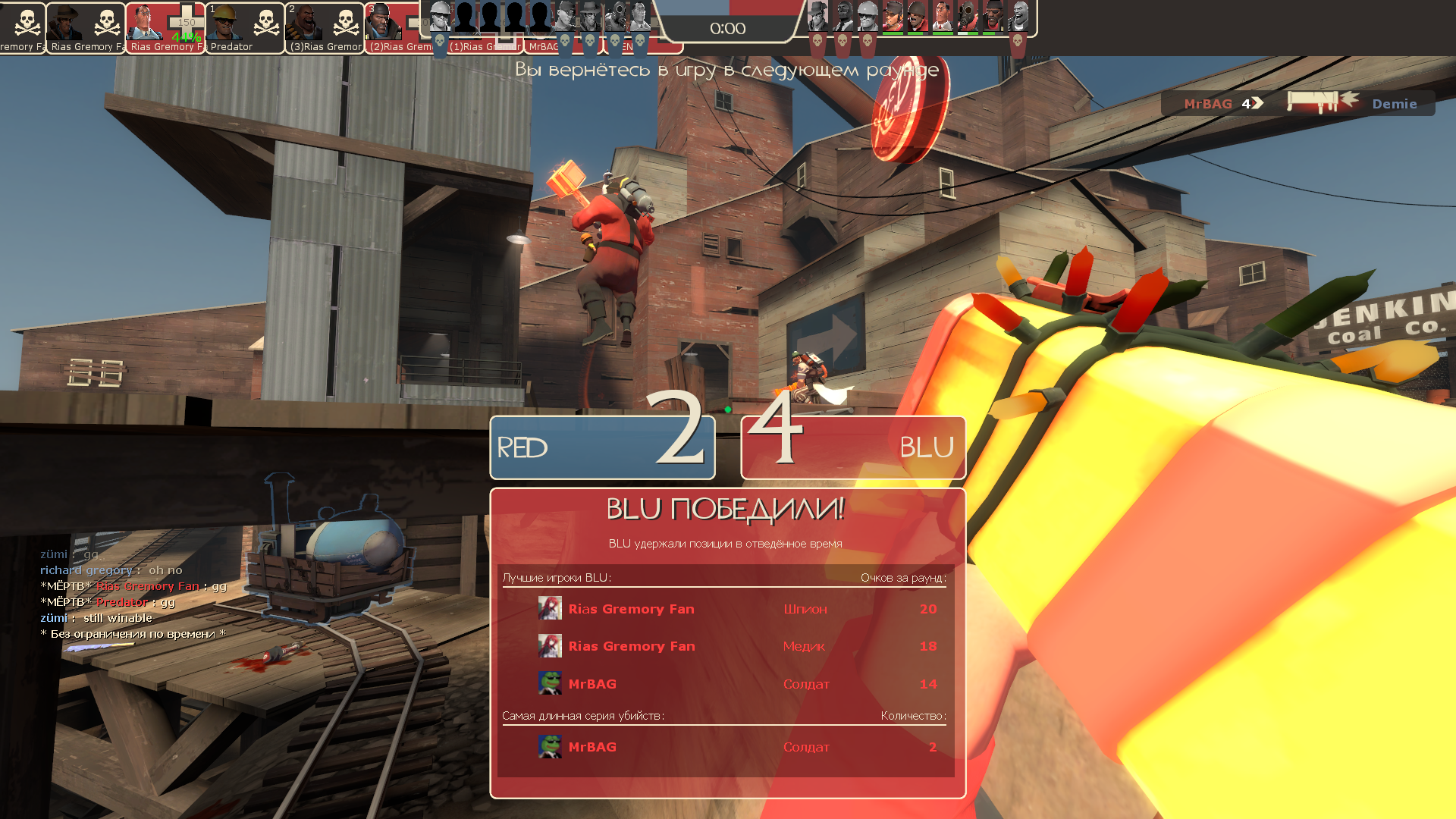This screenshot has height=819, width=1456.
Task: Choose MrBAG's Солдат row with 14 points
Action: click(726, 684)
